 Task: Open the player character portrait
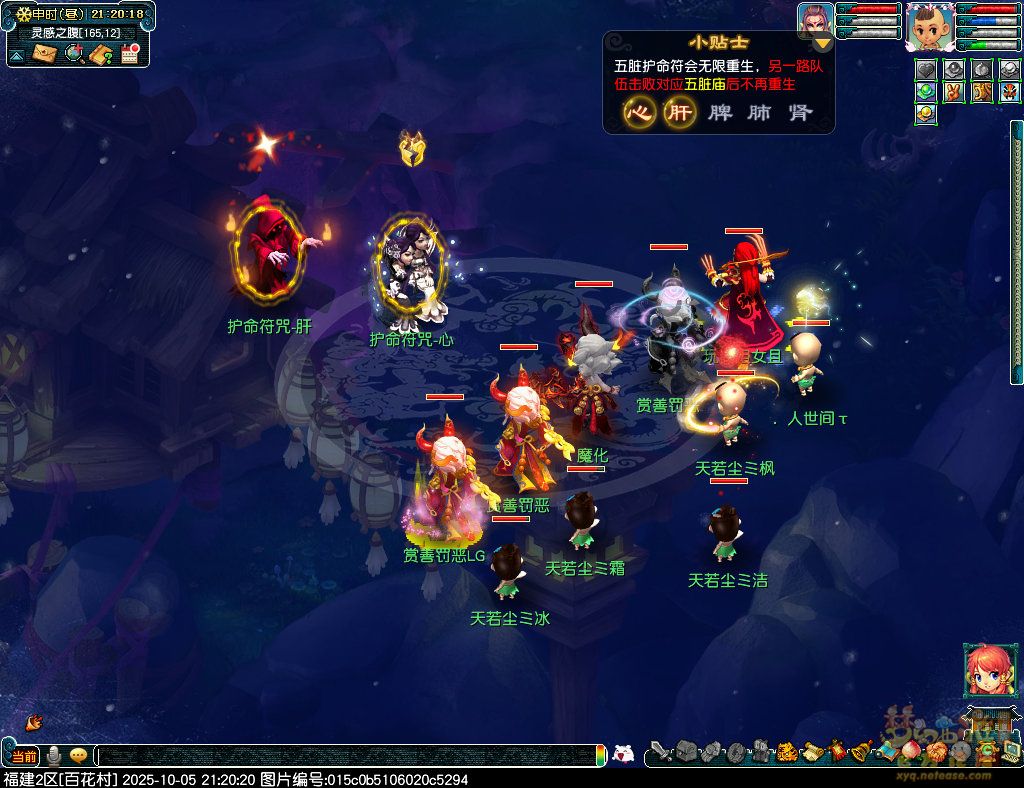pos(927,27)
